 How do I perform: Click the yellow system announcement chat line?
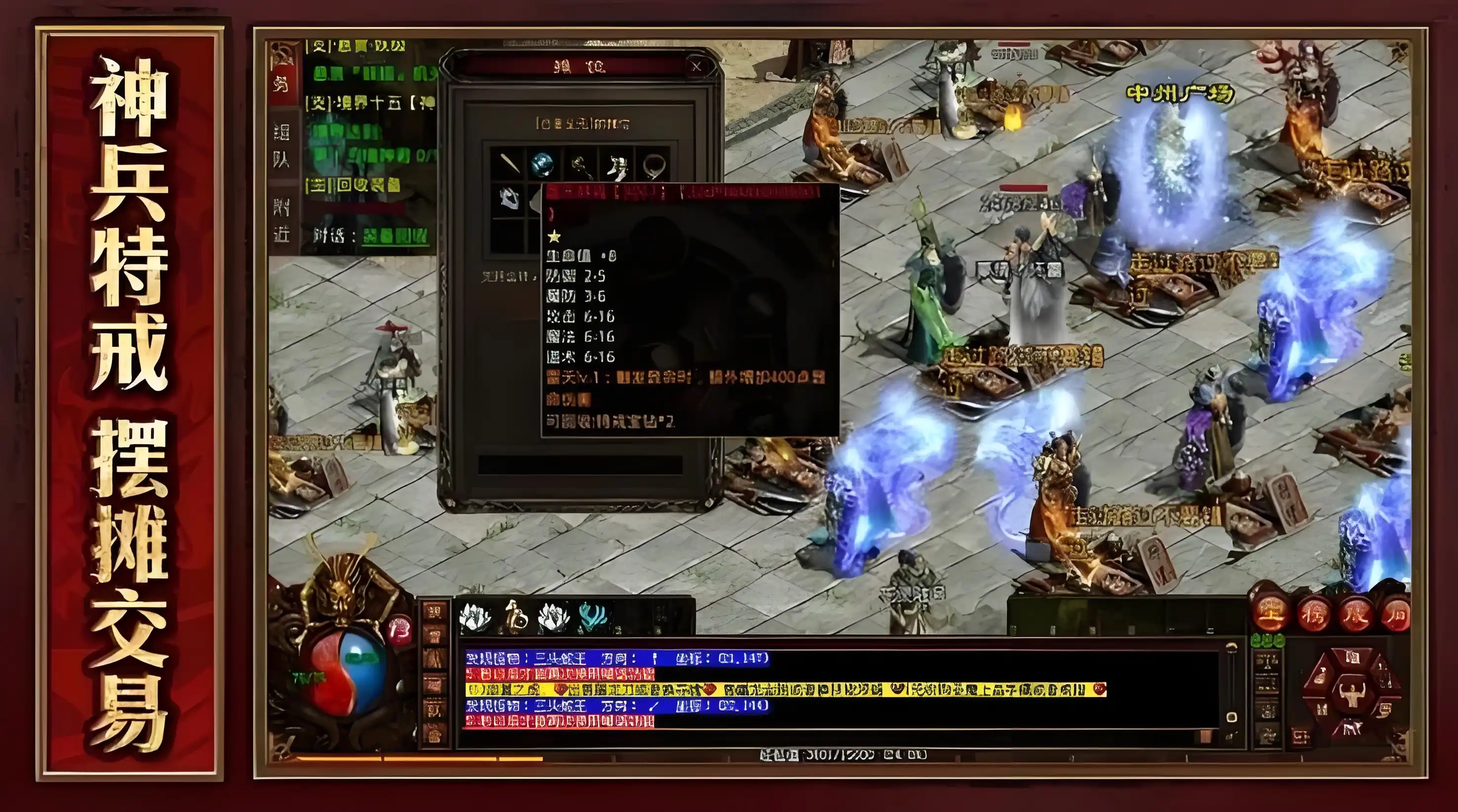click(784, 689)
